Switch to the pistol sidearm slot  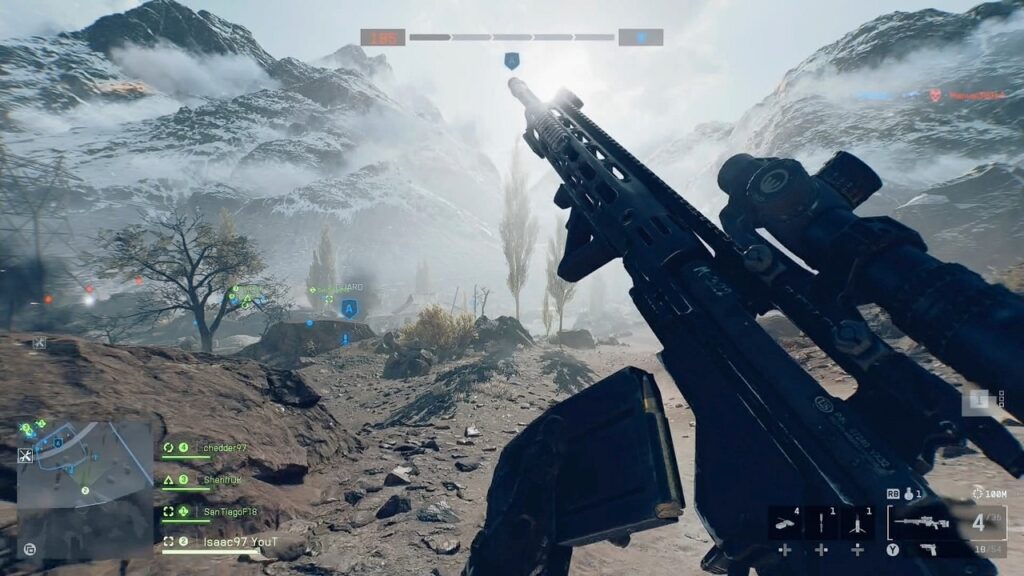930,550
